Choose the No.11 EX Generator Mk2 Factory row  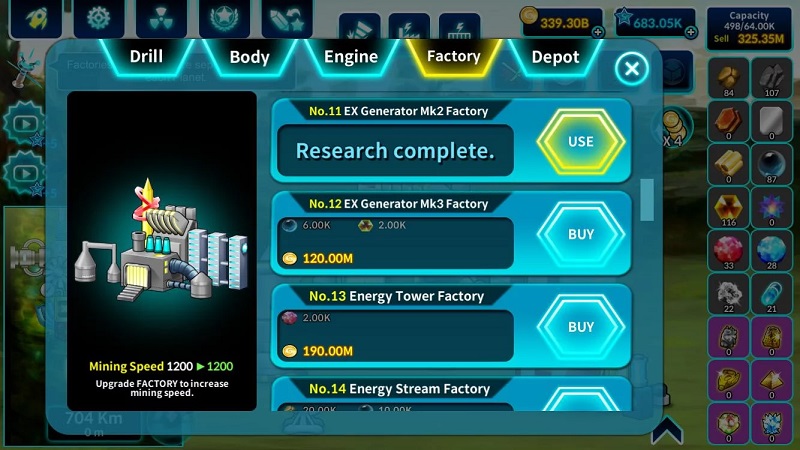[395, 142]
